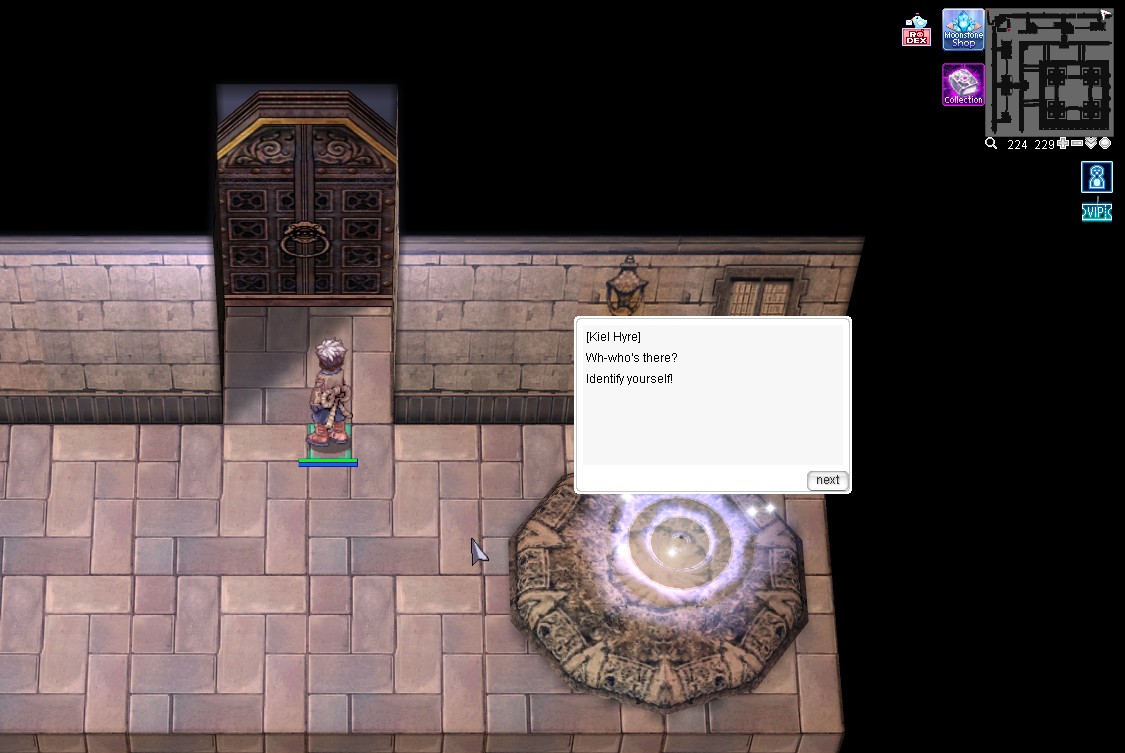Screen dimensions: 1125x753
Task: Open the RODEX mail icon
Action: pos(916,32)
